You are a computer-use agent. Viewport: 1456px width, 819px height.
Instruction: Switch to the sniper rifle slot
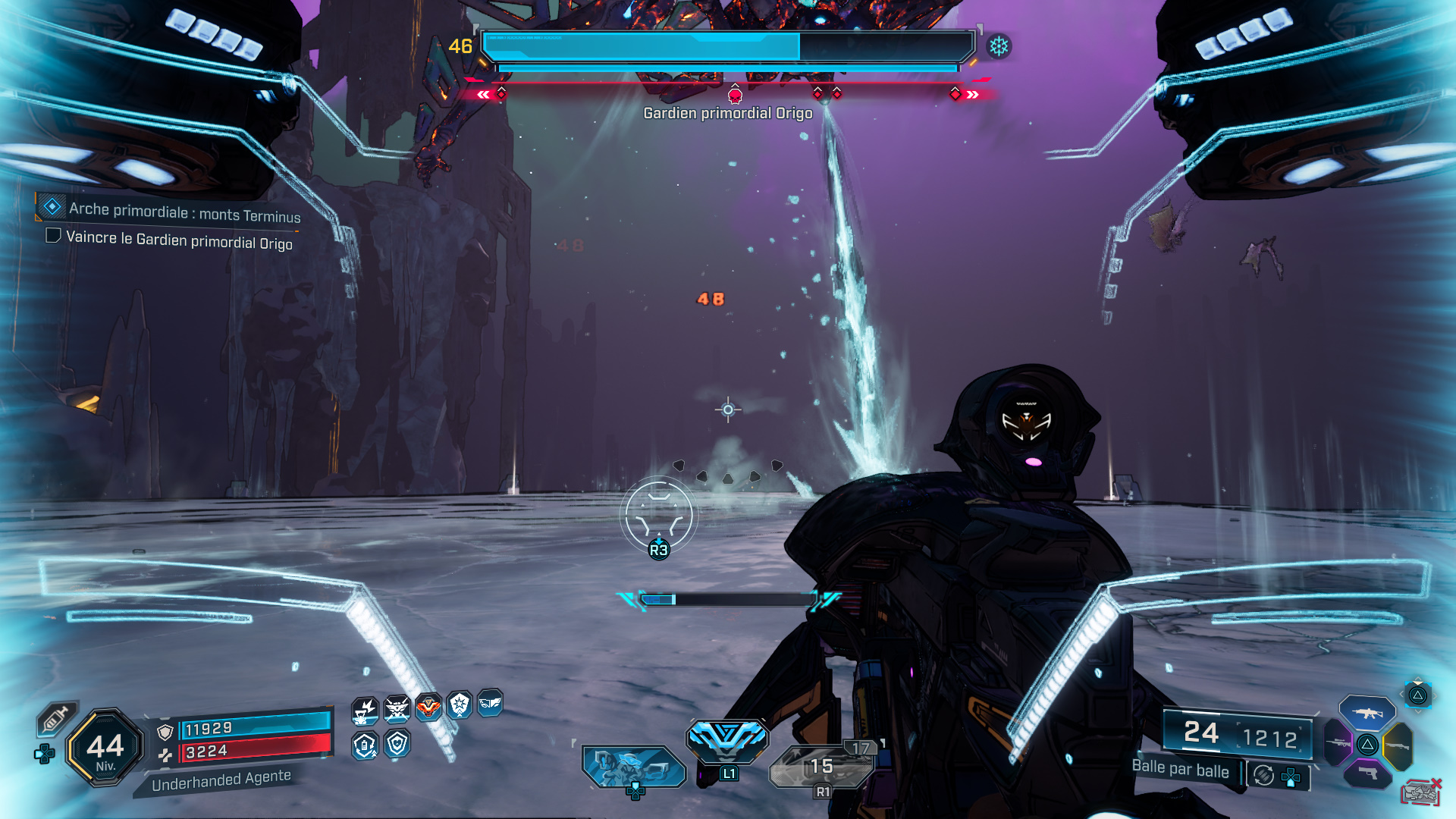pyautogui.click(x=1338, y=743)
